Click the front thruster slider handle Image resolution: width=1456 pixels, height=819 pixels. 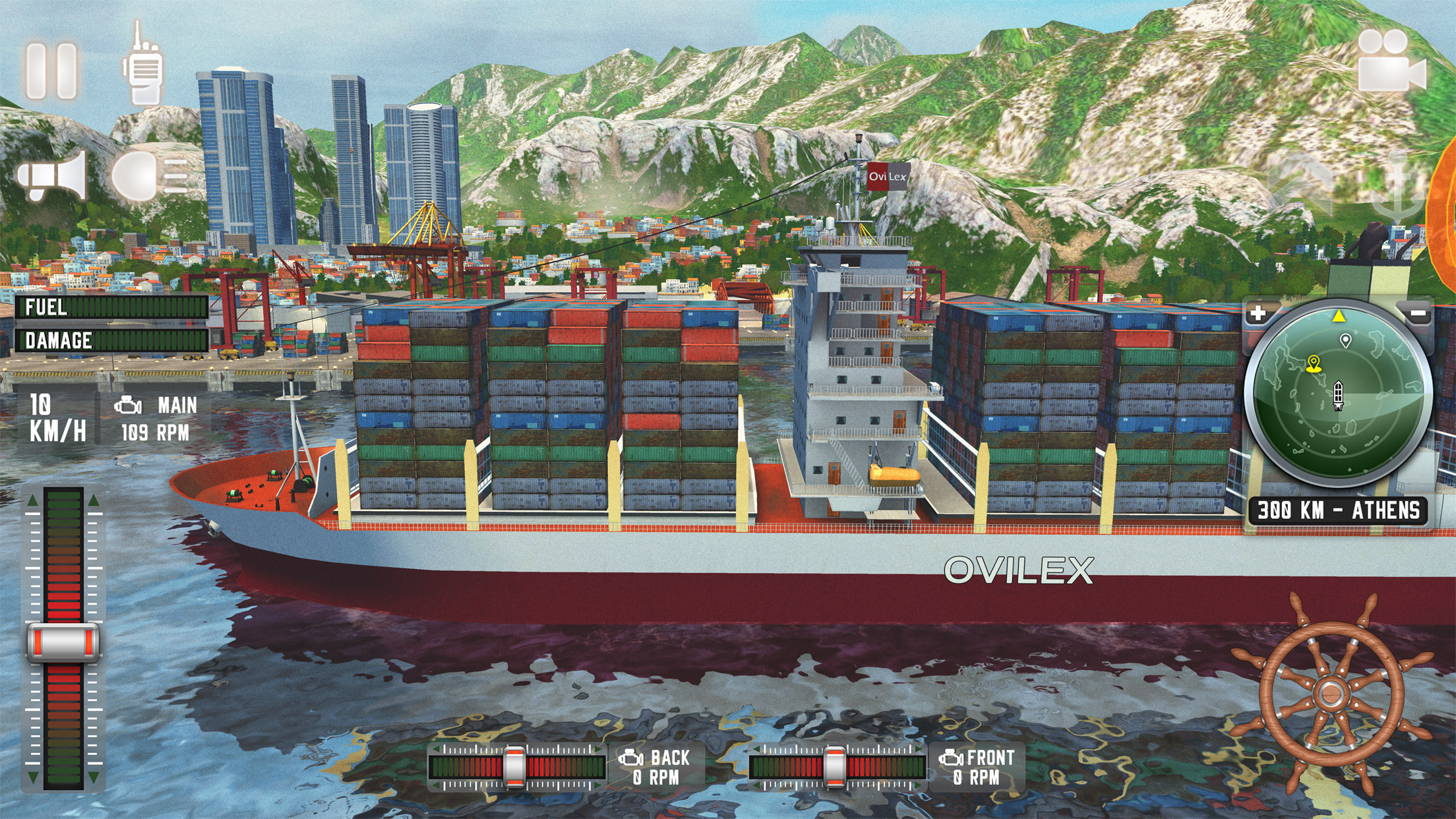tap(834, 767)
